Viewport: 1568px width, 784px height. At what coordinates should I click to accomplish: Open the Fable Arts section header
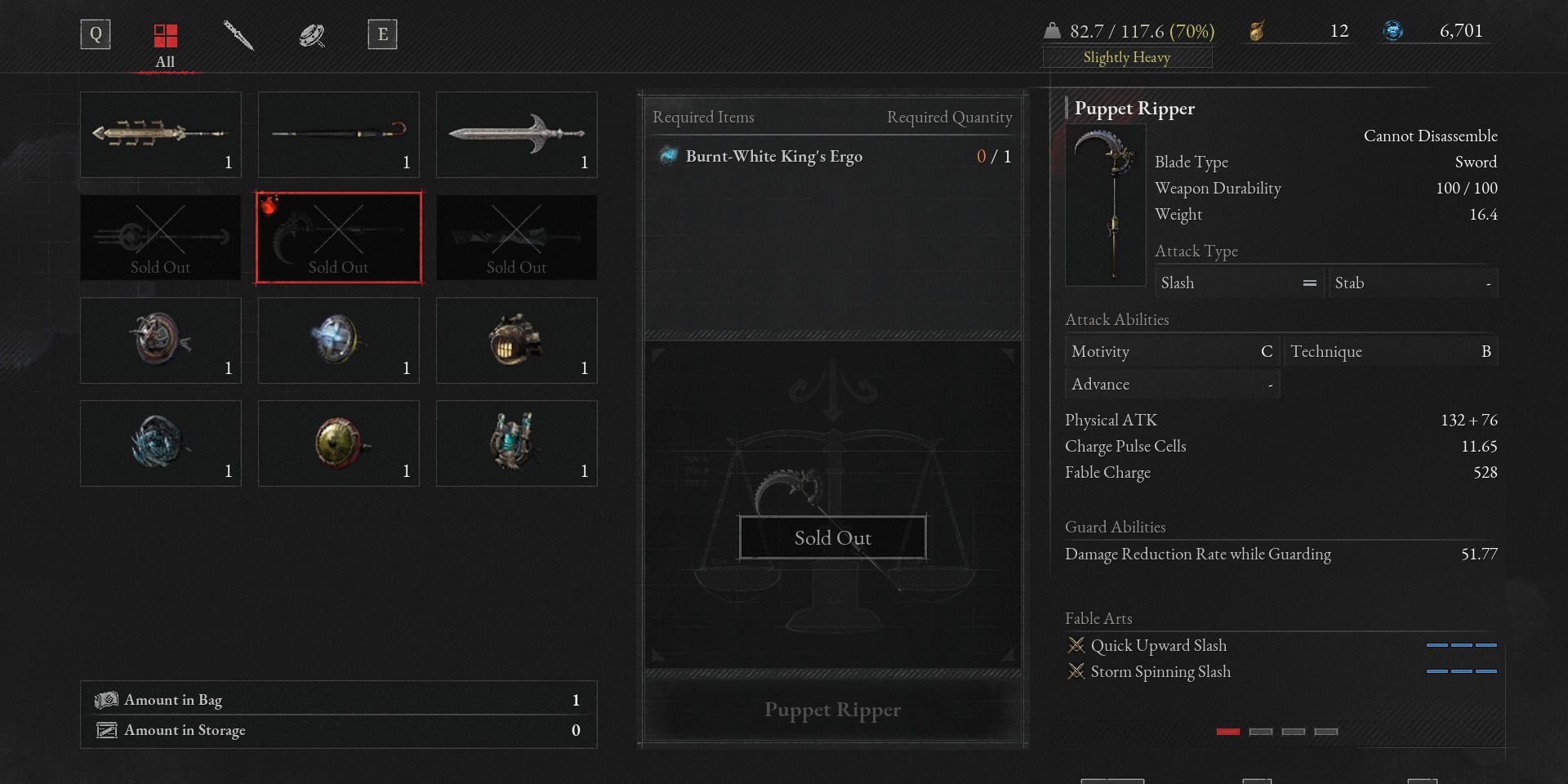1098,618
